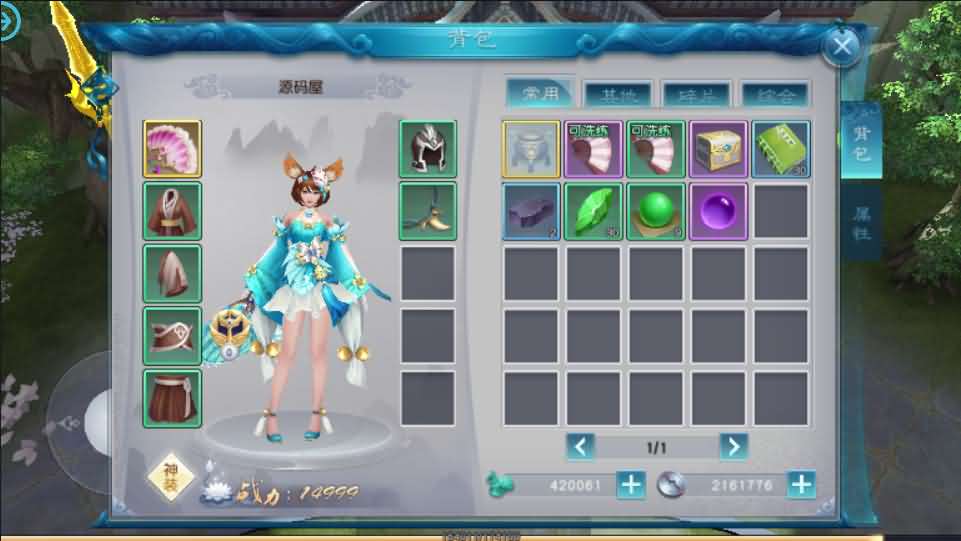This screenshot has width=961, height=541.
Task: Close the 背包 backpack window
Action: coord(843,46)
